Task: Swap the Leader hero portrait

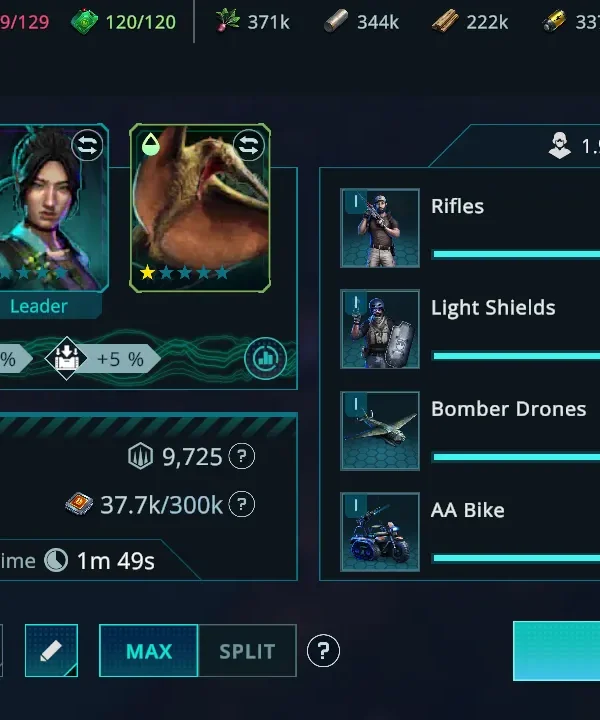Action: pos(88,146)
